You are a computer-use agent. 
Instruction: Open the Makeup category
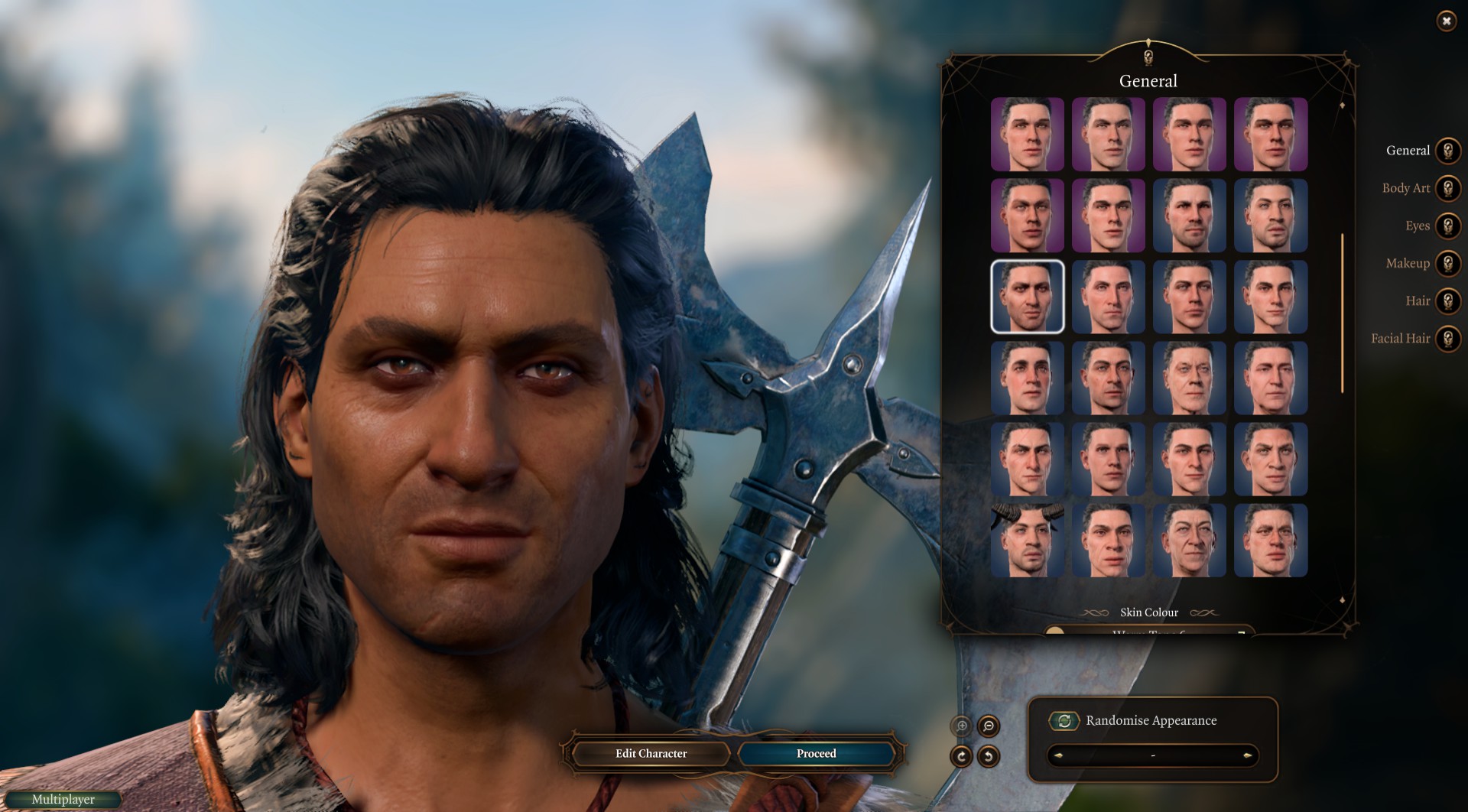(x=1447, y=263)
